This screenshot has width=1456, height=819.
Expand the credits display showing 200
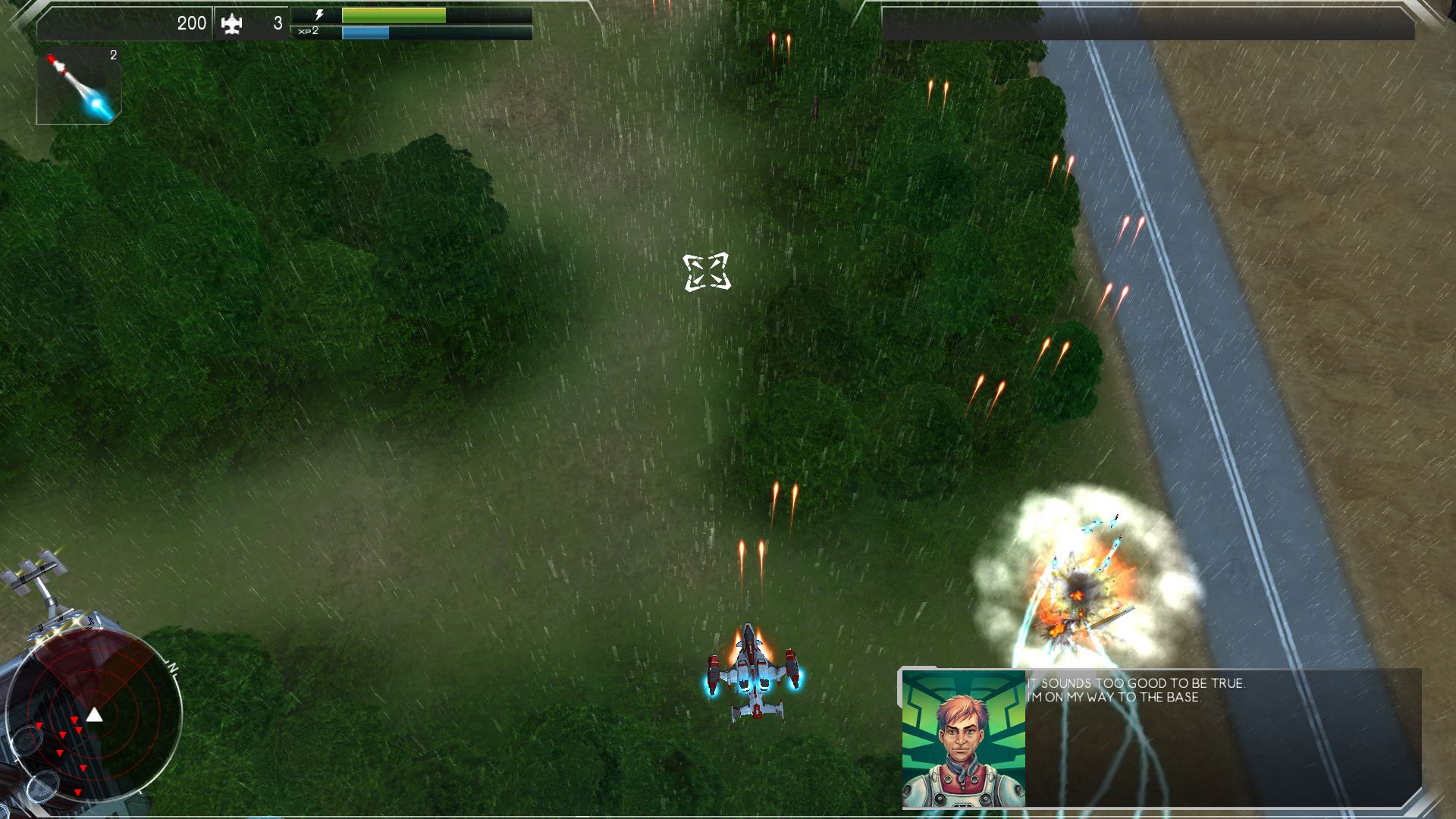(x=193, y=23)
